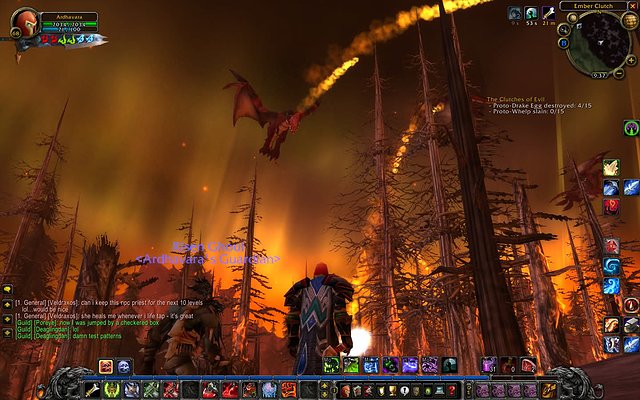
Task: Click the chat bubble button beside chat
Action: [x=7, y=290]
